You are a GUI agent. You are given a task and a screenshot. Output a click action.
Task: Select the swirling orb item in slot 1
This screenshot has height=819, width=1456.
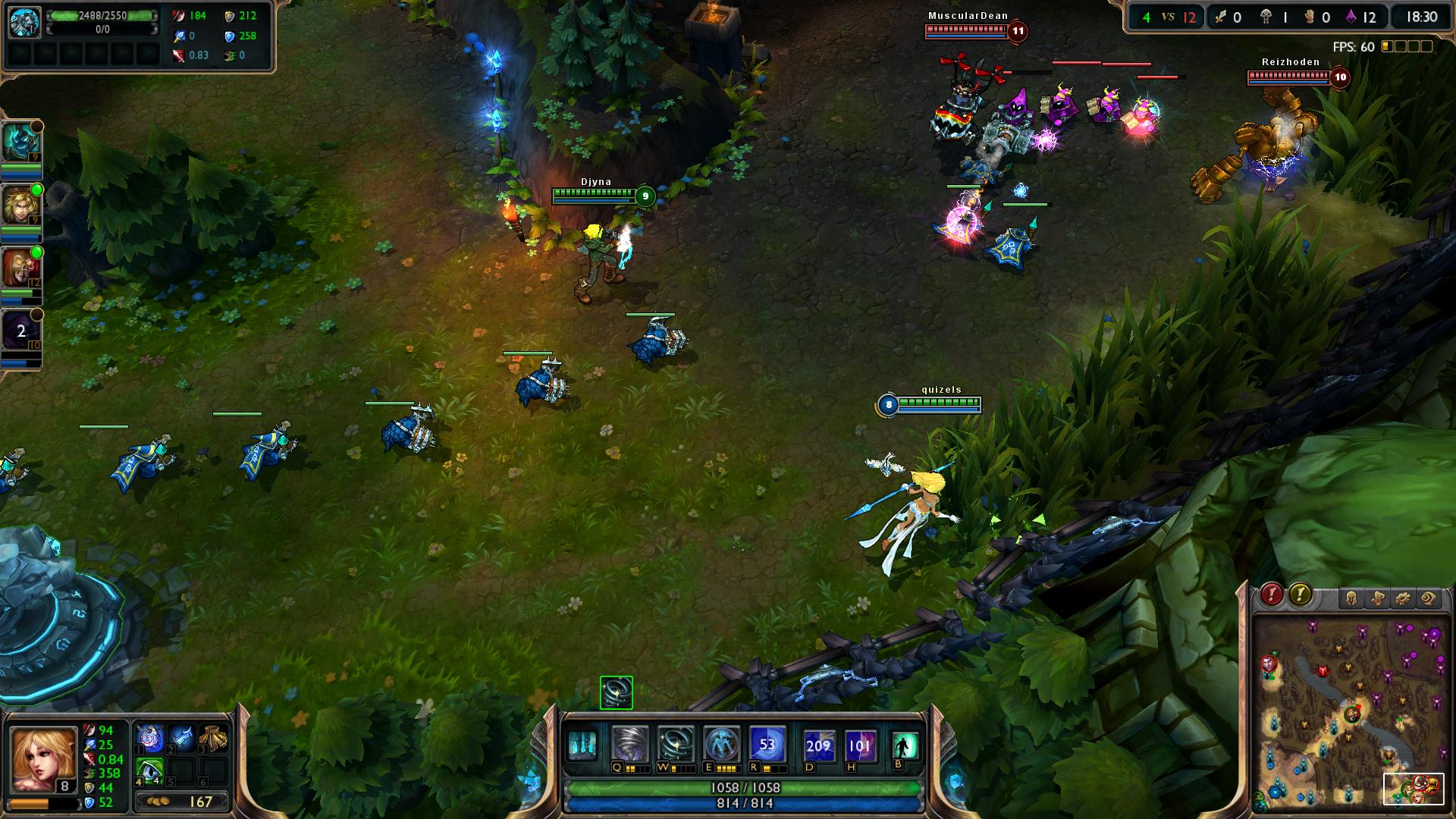[x=149, y=739]
